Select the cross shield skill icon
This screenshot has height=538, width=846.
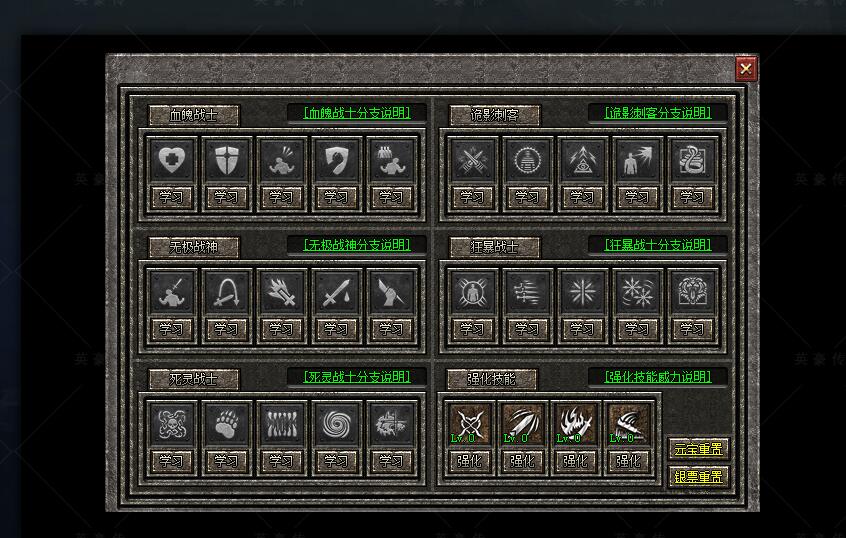(226, 160)
